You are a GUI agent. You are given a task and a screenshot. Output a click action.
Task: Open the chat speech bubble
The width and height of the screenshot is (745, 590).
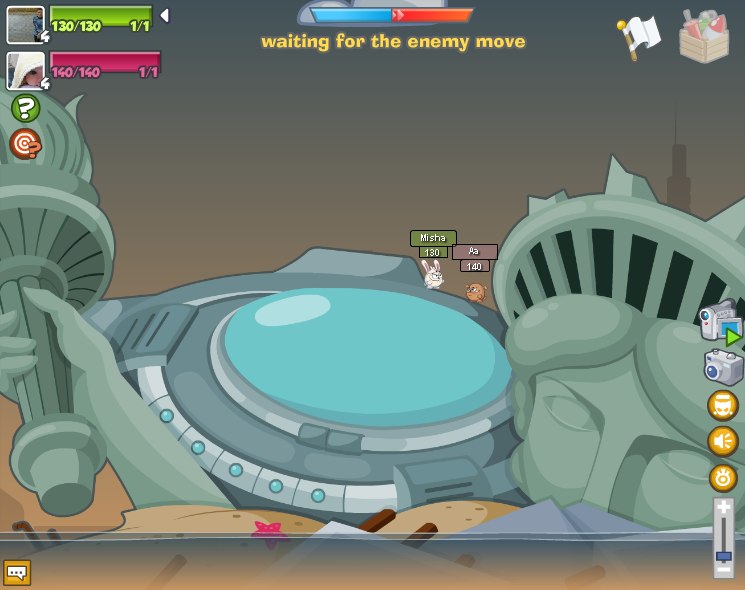click(x=17, y=572)
